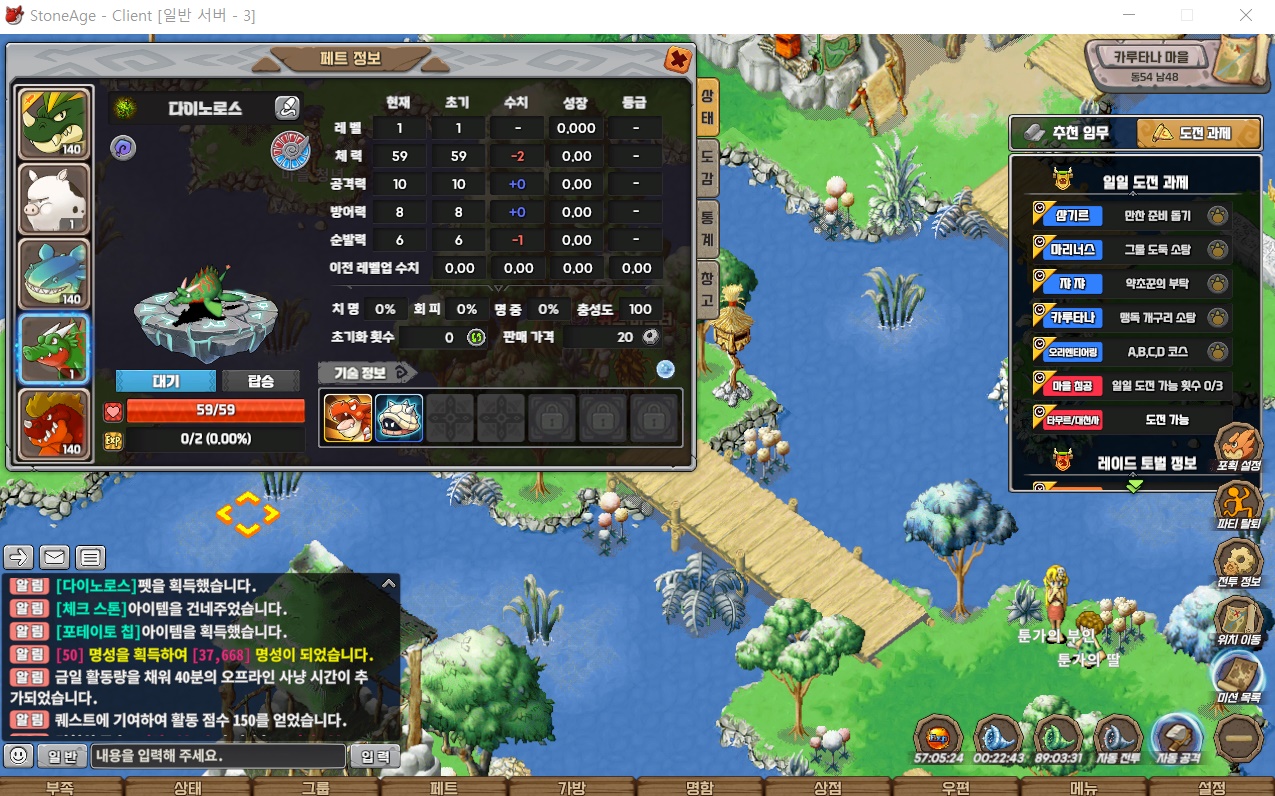1275x796 pixels.
Task: Open the 상점 shop menu
Action: 827,787
